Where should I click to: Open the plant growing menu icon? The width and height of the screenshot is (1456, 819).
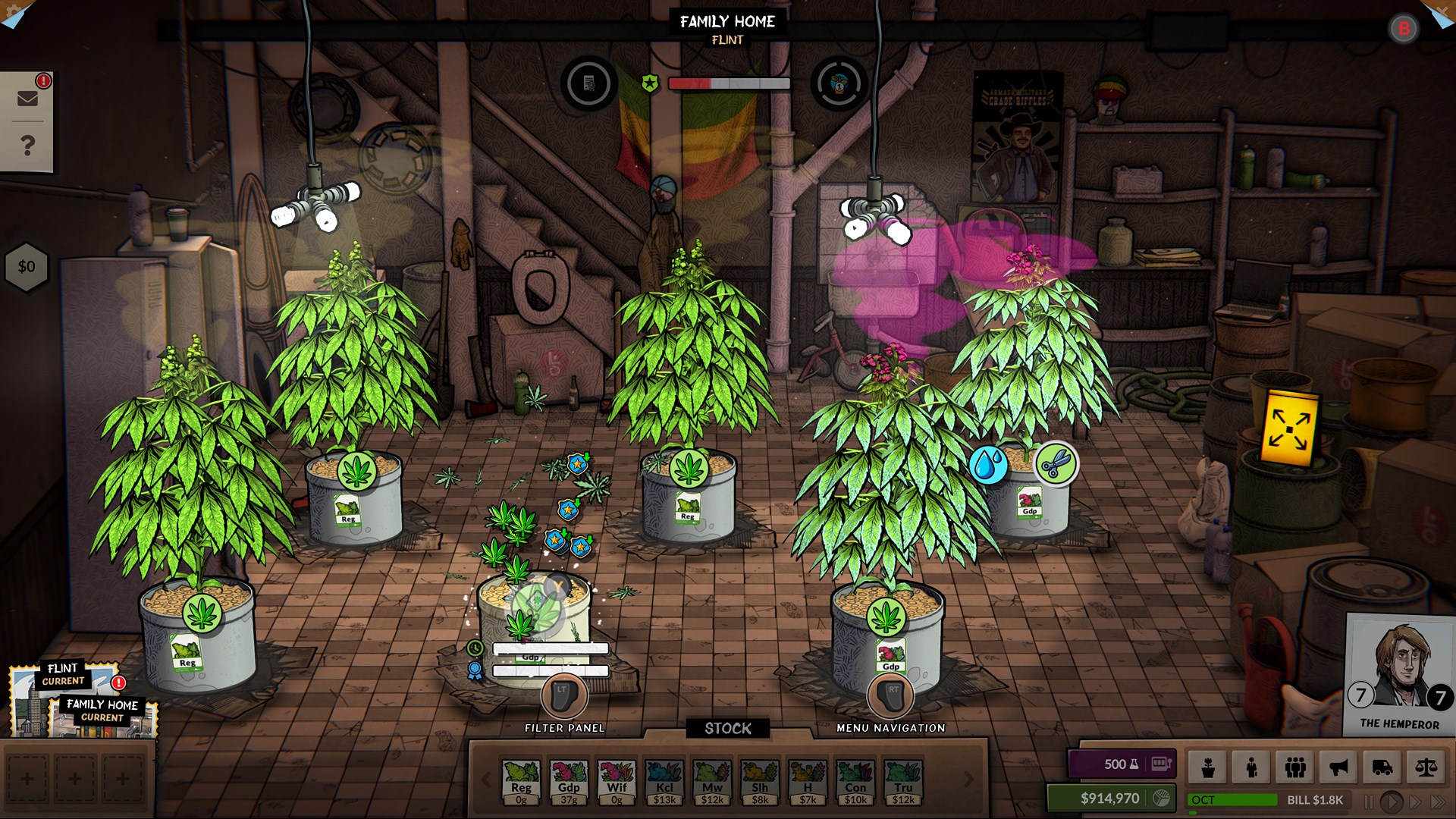click(x=1208, y=767)
